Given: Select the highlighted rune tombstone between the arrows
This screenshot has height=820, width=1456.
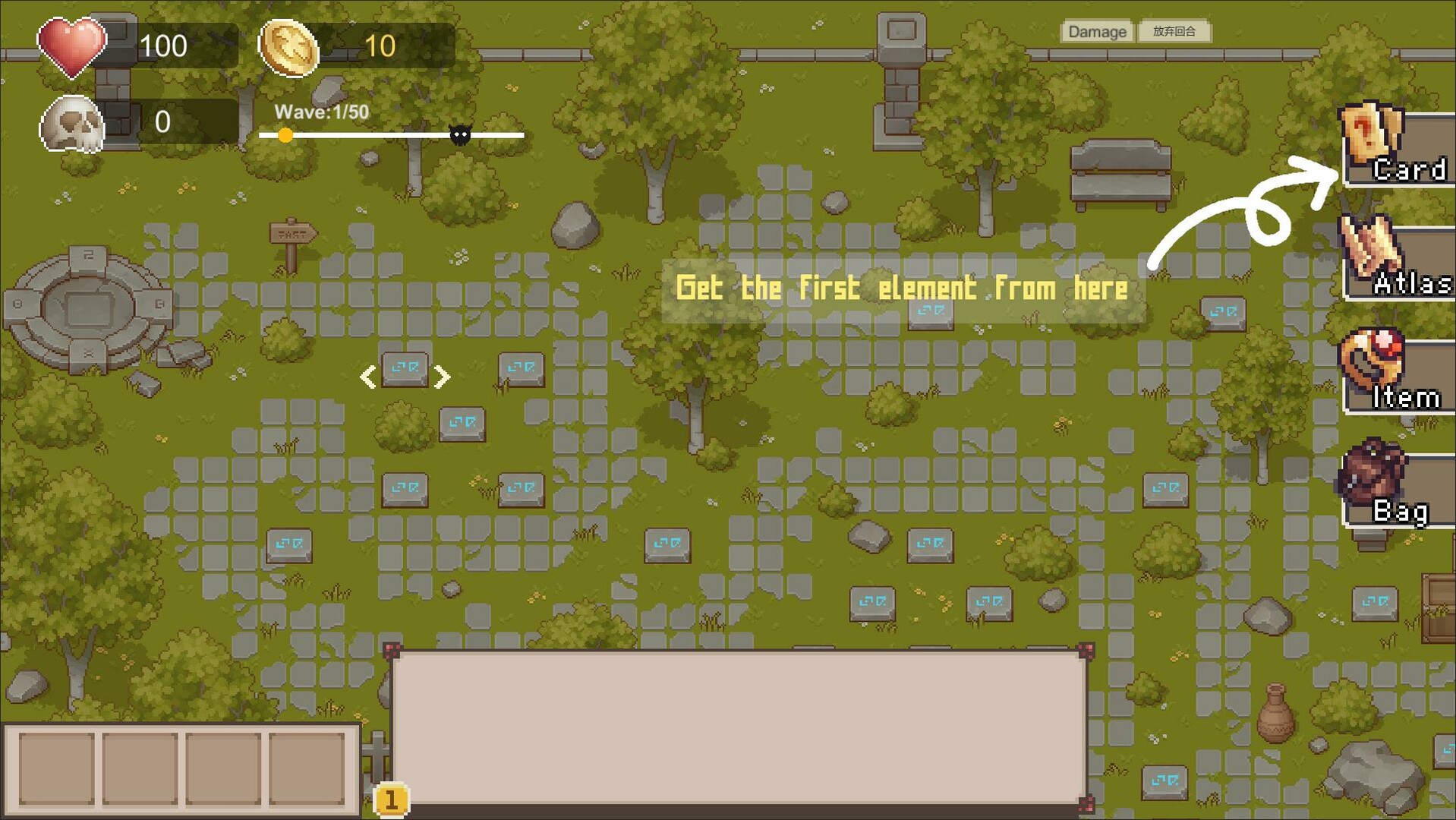Looking at the screenshot, I should pos(405,370).
